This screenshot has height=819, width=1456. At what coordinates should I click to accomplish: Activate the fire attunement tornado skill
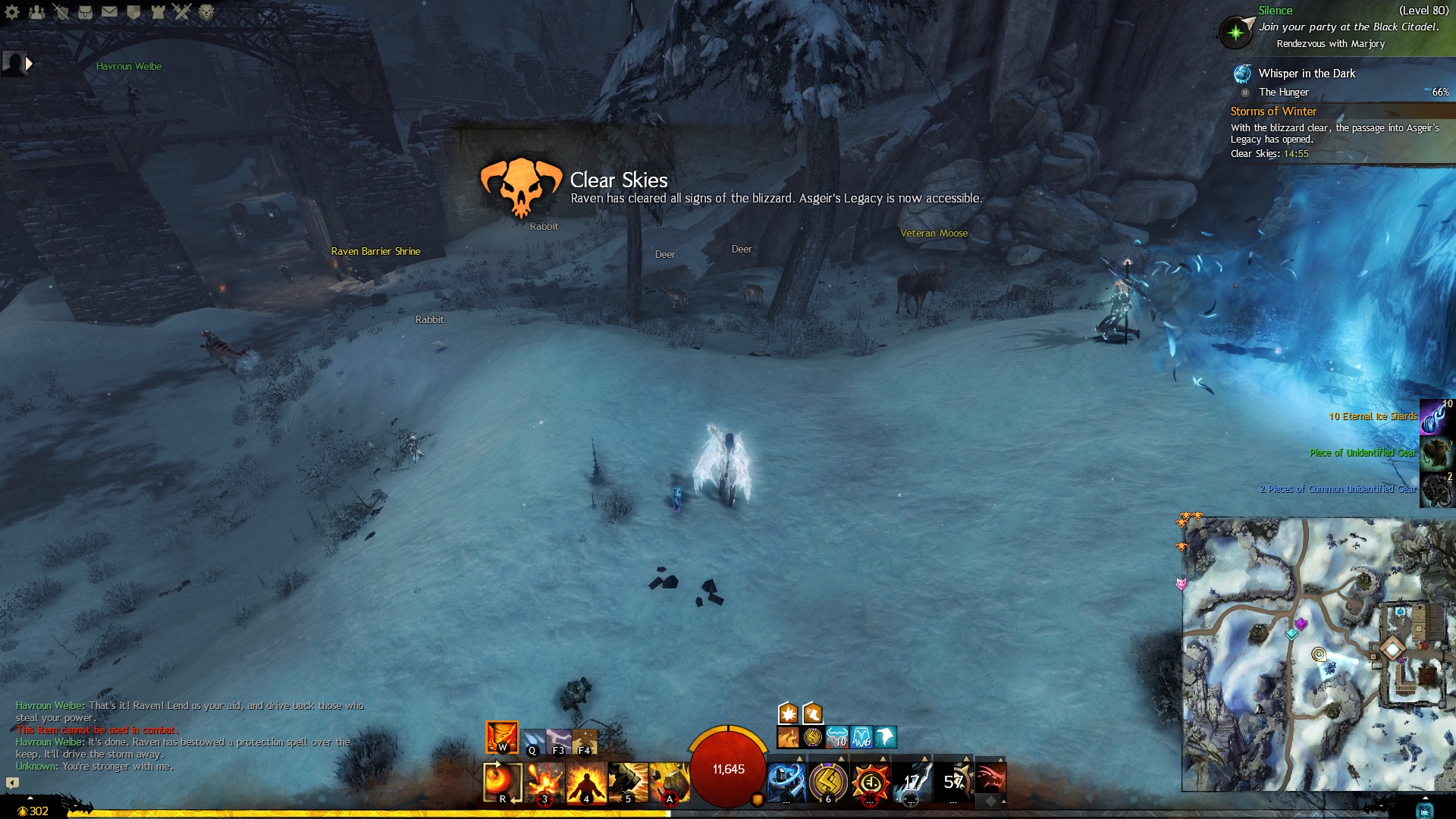click(x=501, y=736)
